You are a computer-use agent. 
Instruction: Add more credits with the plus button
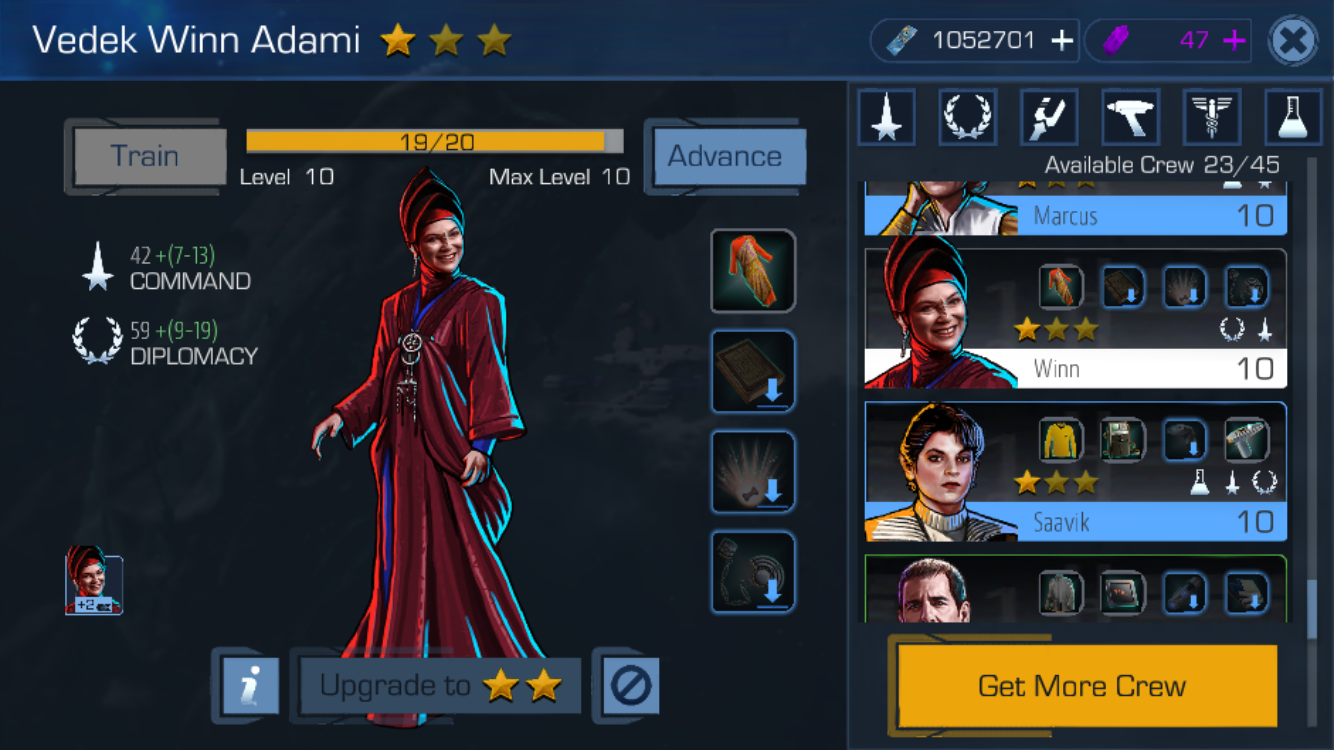point(1062,41)
